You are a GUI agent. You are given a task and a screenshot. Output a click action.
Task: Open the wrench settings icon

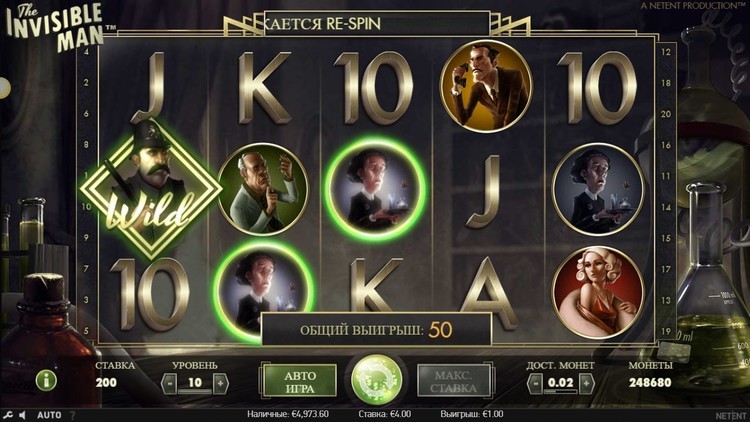(9, 415)
